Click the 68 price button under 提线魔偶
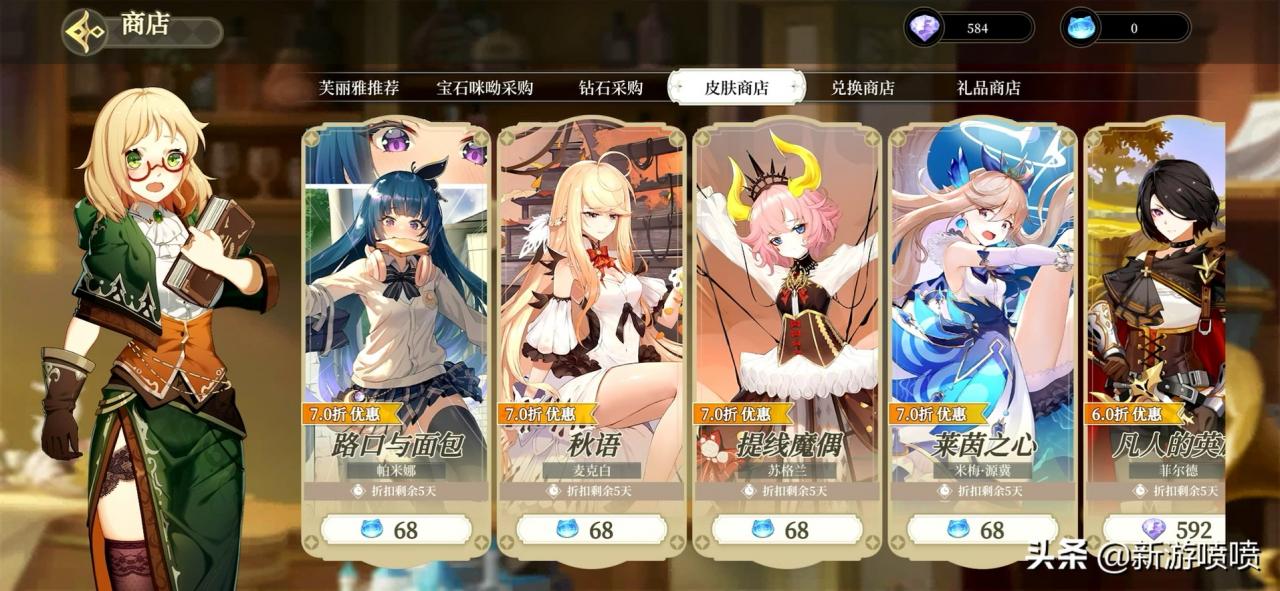 (787, 529)
